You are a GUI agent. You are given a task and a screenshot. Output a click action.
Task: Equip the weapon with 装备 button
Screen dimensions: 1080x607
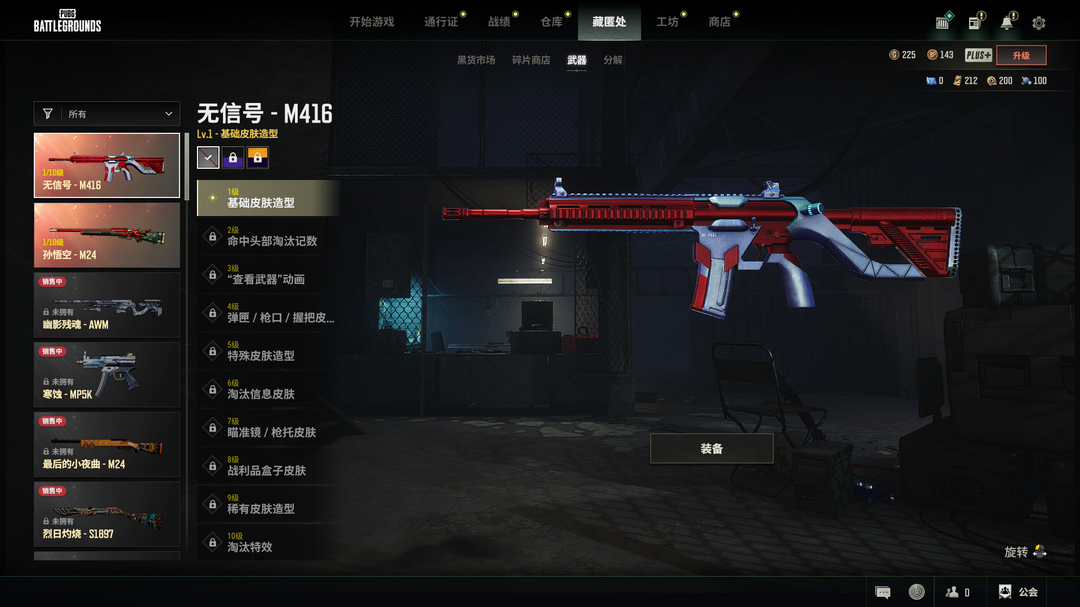[x=711, y=449]
